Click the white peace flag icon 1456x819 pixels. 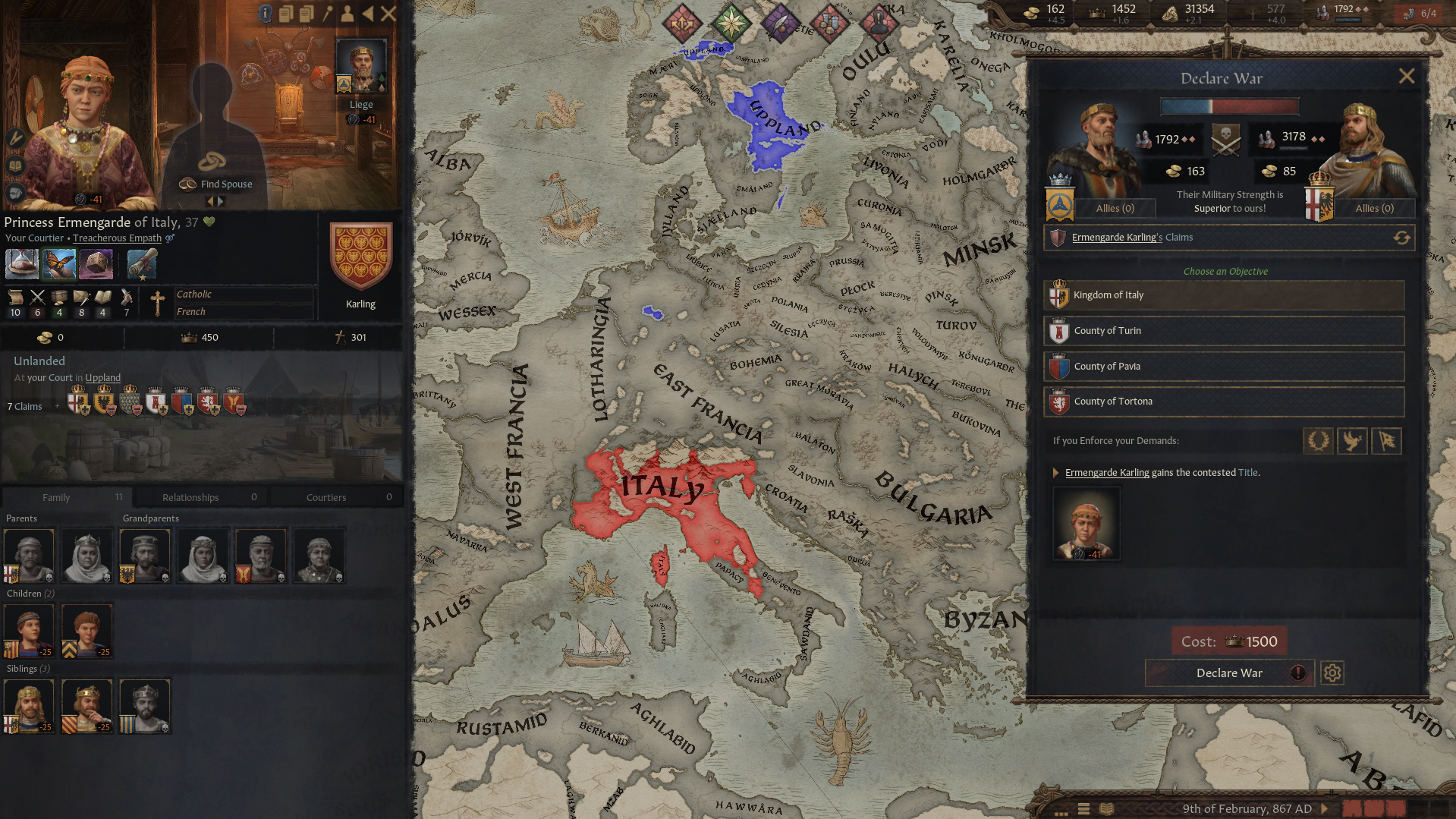click(x=1387, y=441)
